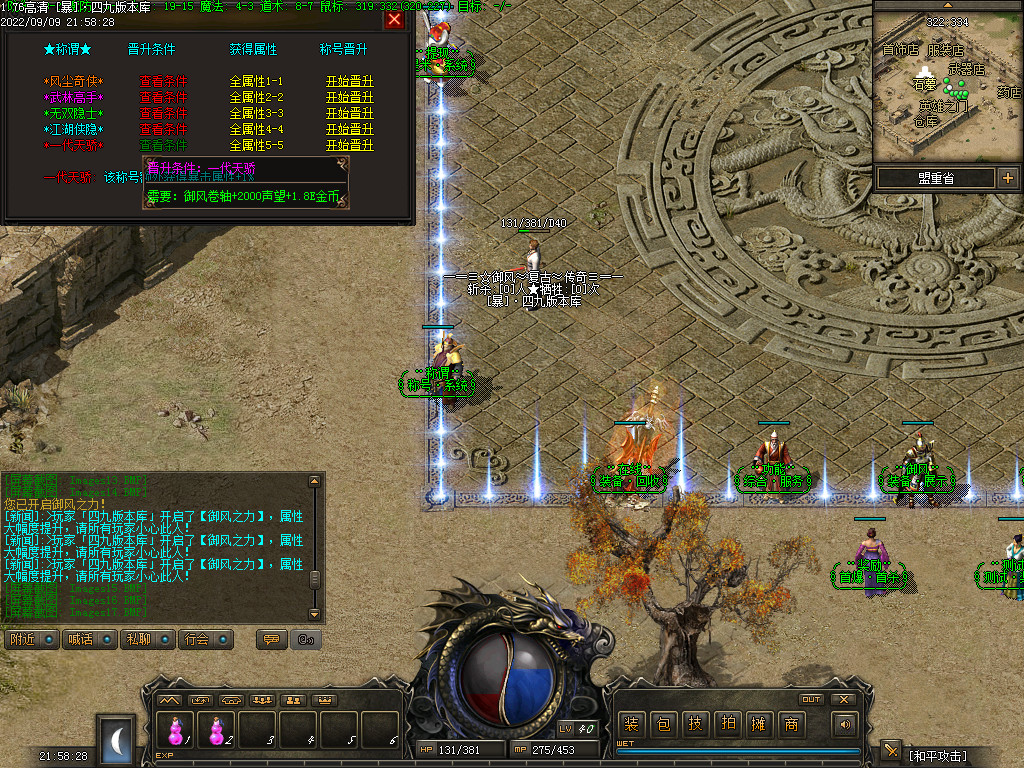
Task: Open the 技 skills panel
Action: coord(695,724)
